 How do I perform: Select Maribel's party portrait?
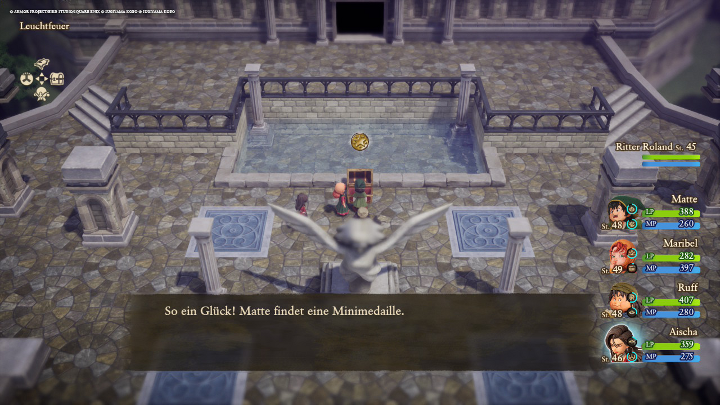[x=619, y=258]
